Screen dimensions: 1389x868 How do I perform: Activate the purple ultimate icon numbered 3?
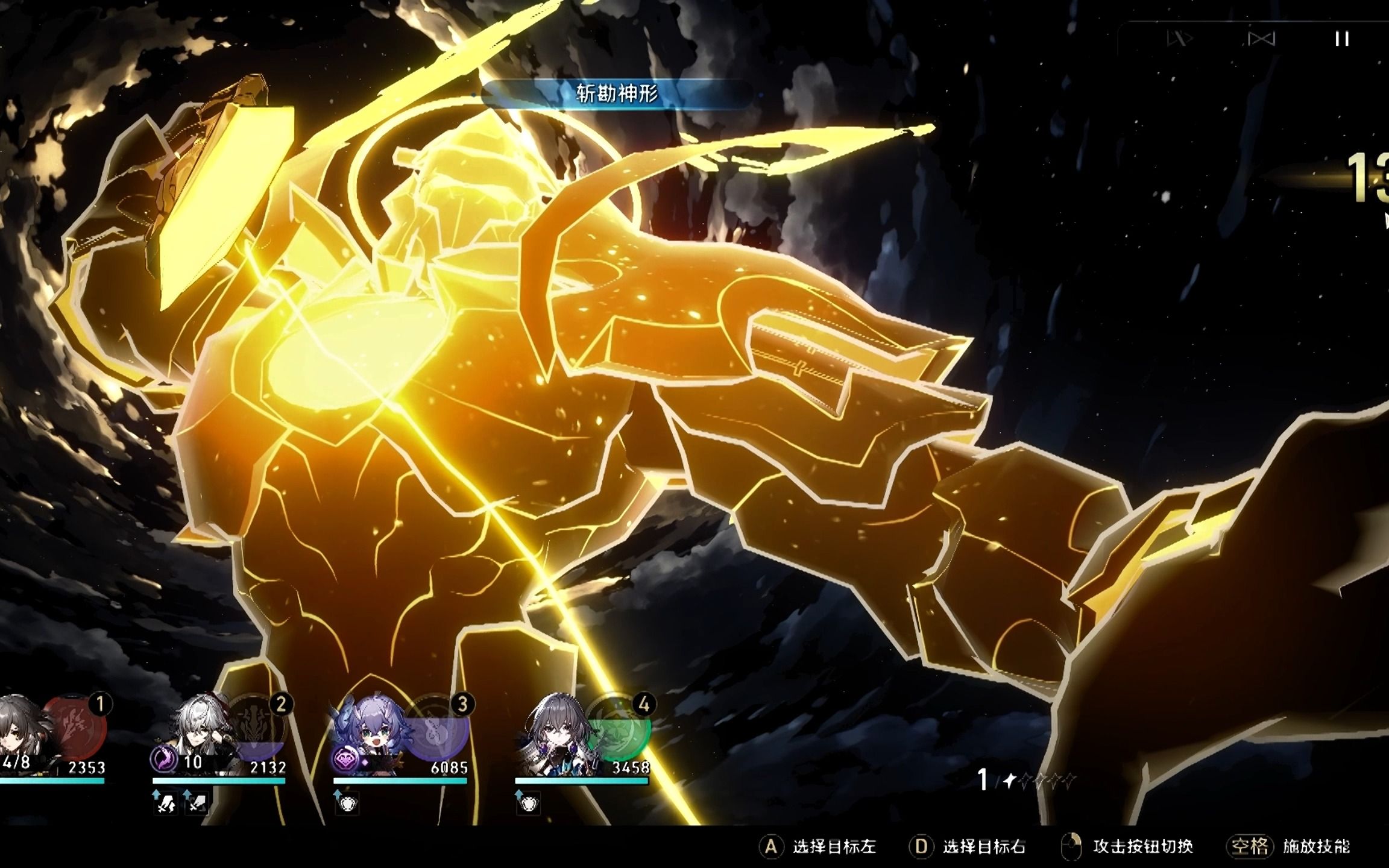438,729
